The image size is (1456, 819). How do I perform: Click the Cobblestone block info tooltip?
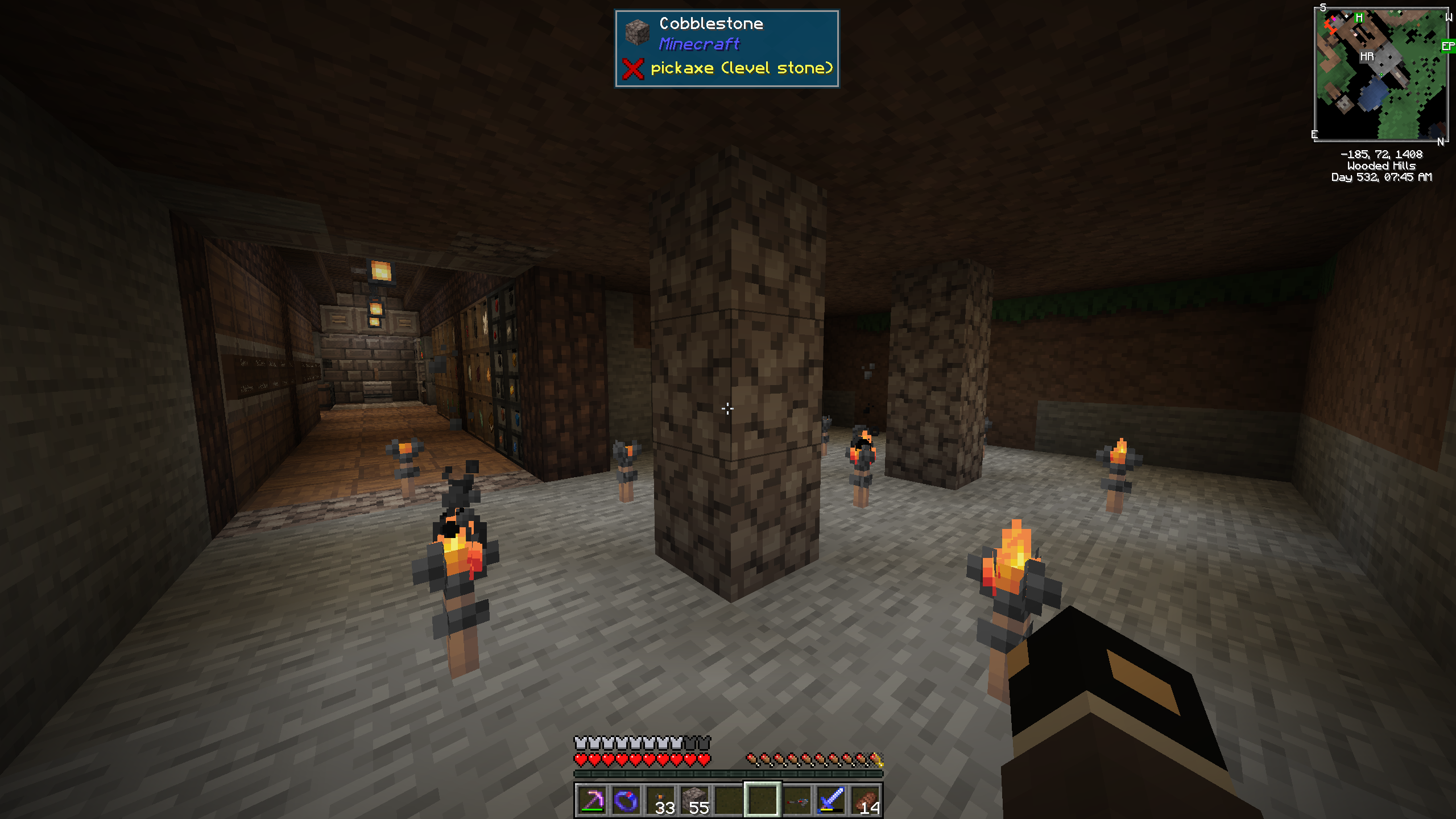point(726,48)
